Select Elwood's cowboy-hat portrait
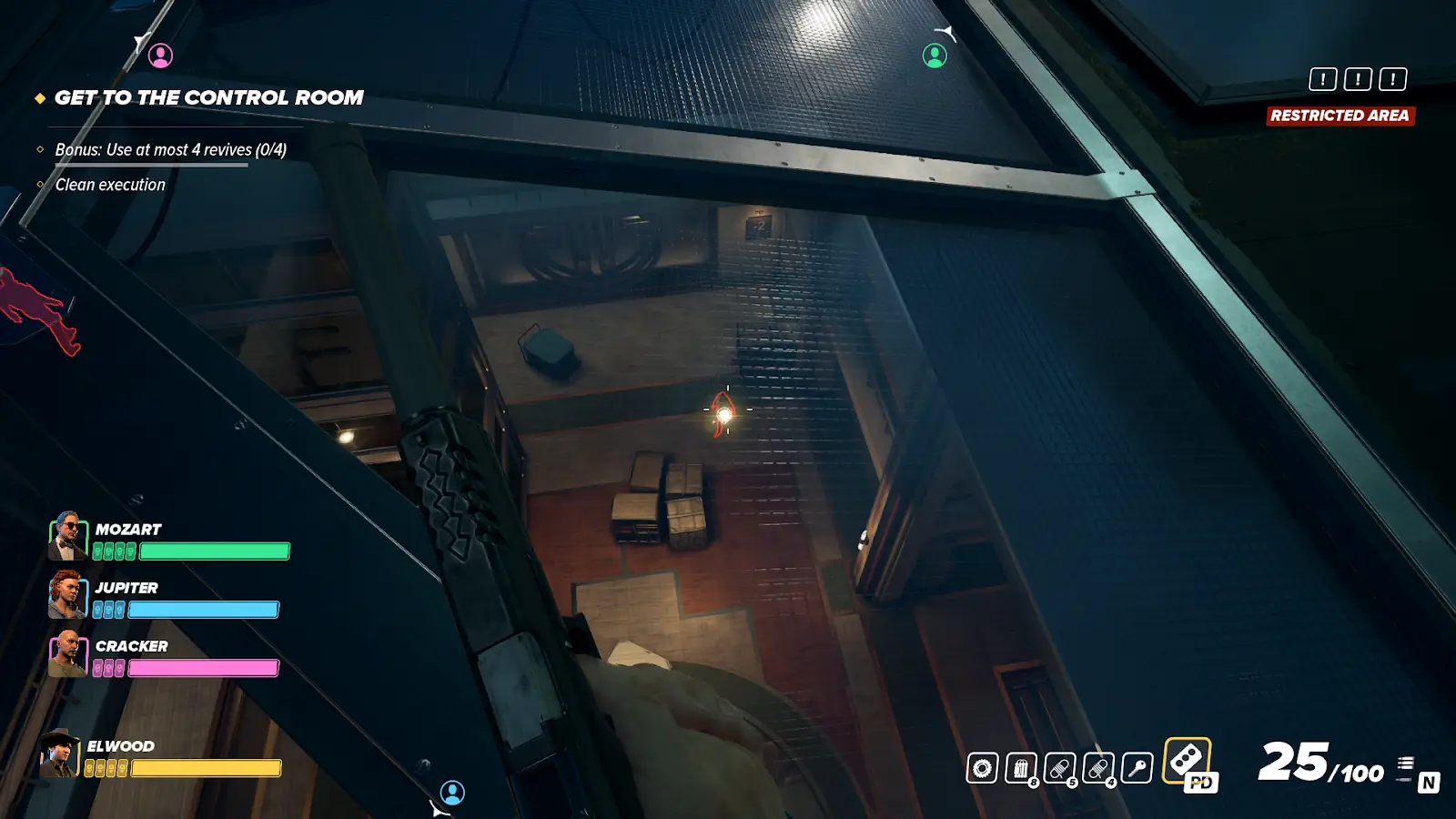 coord(60,753)
